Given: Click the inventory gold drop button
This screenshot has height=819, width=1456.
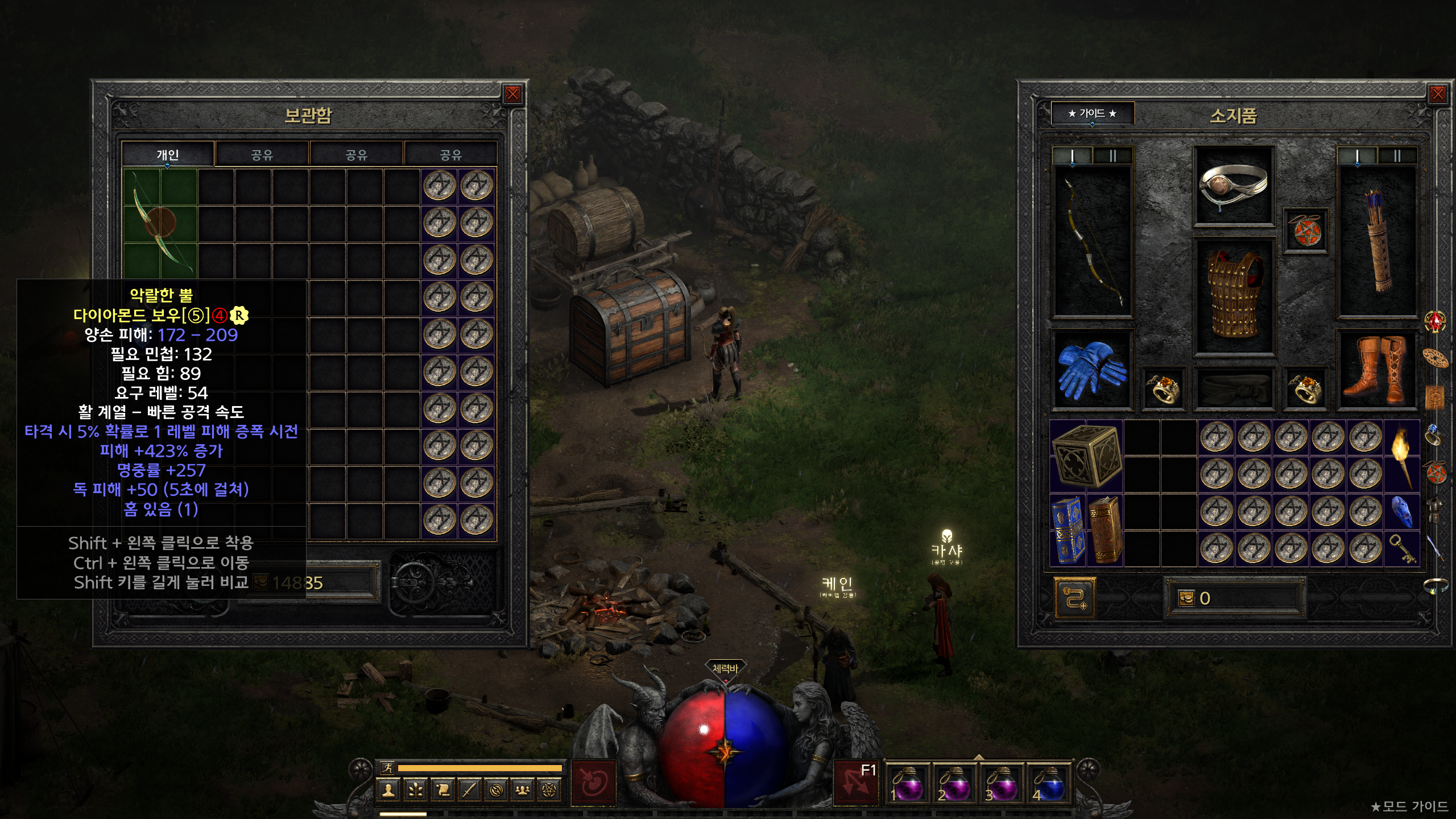Looking at the screenshot, I should point(1186,598).
